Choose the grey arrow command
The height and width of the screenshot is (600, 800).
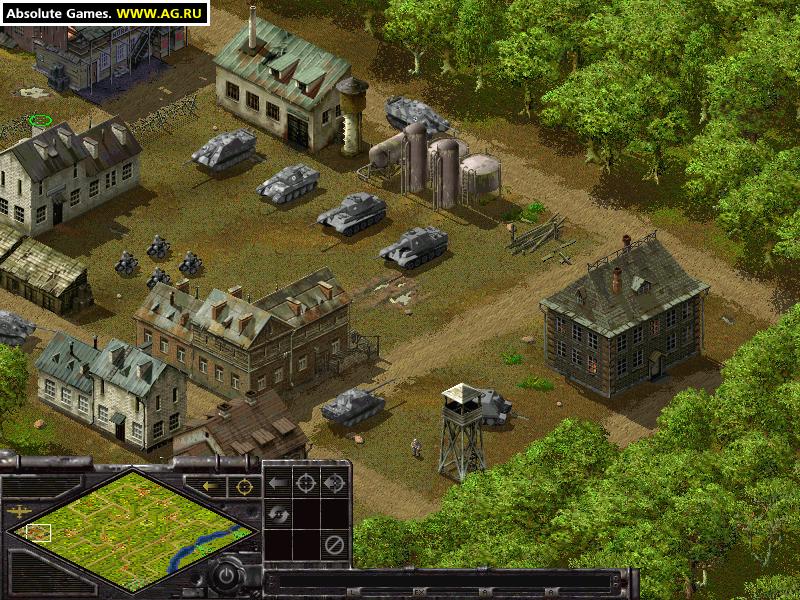tap(278, 484)
